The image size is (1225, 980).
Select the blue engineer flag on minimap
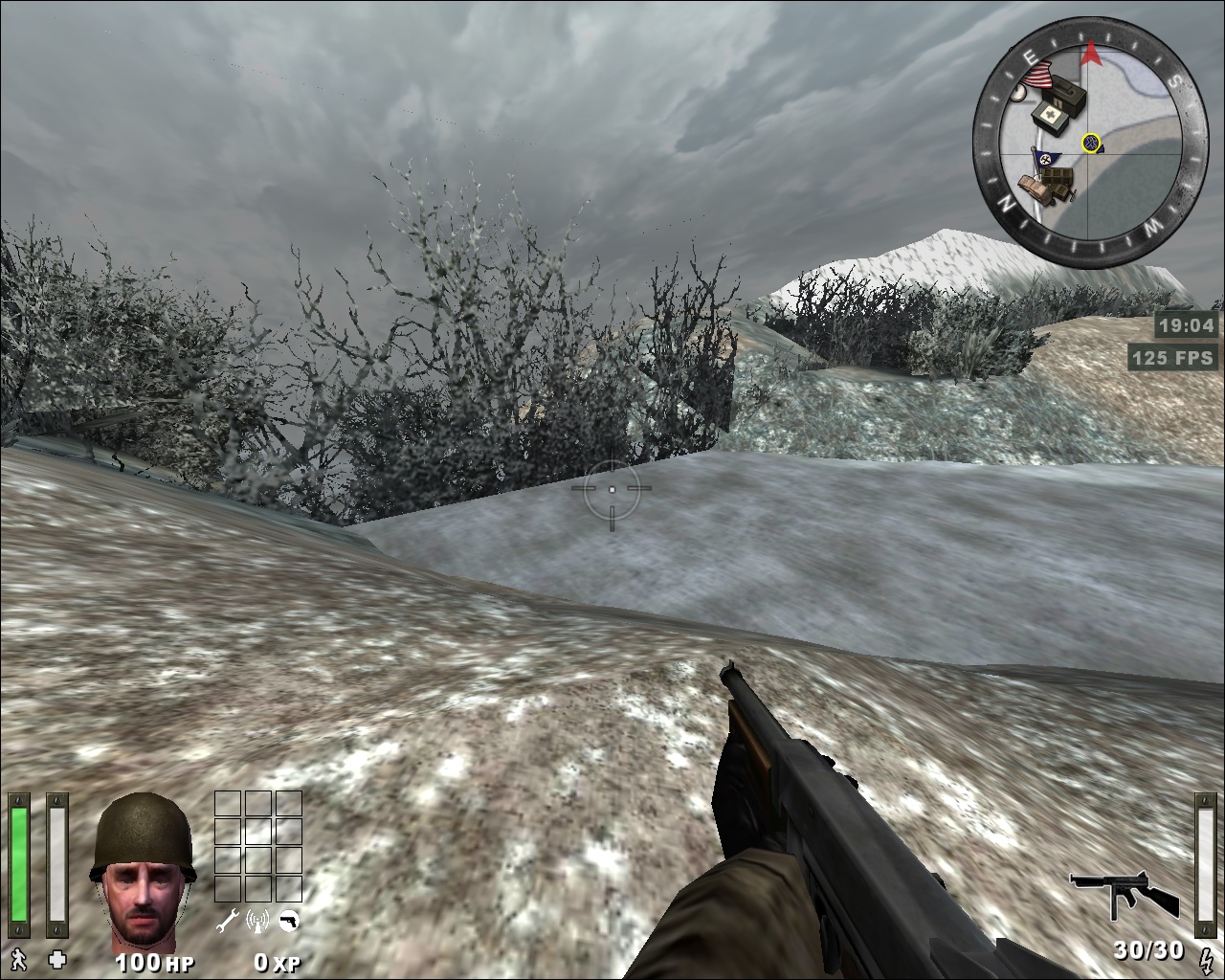click(1044, 158)
